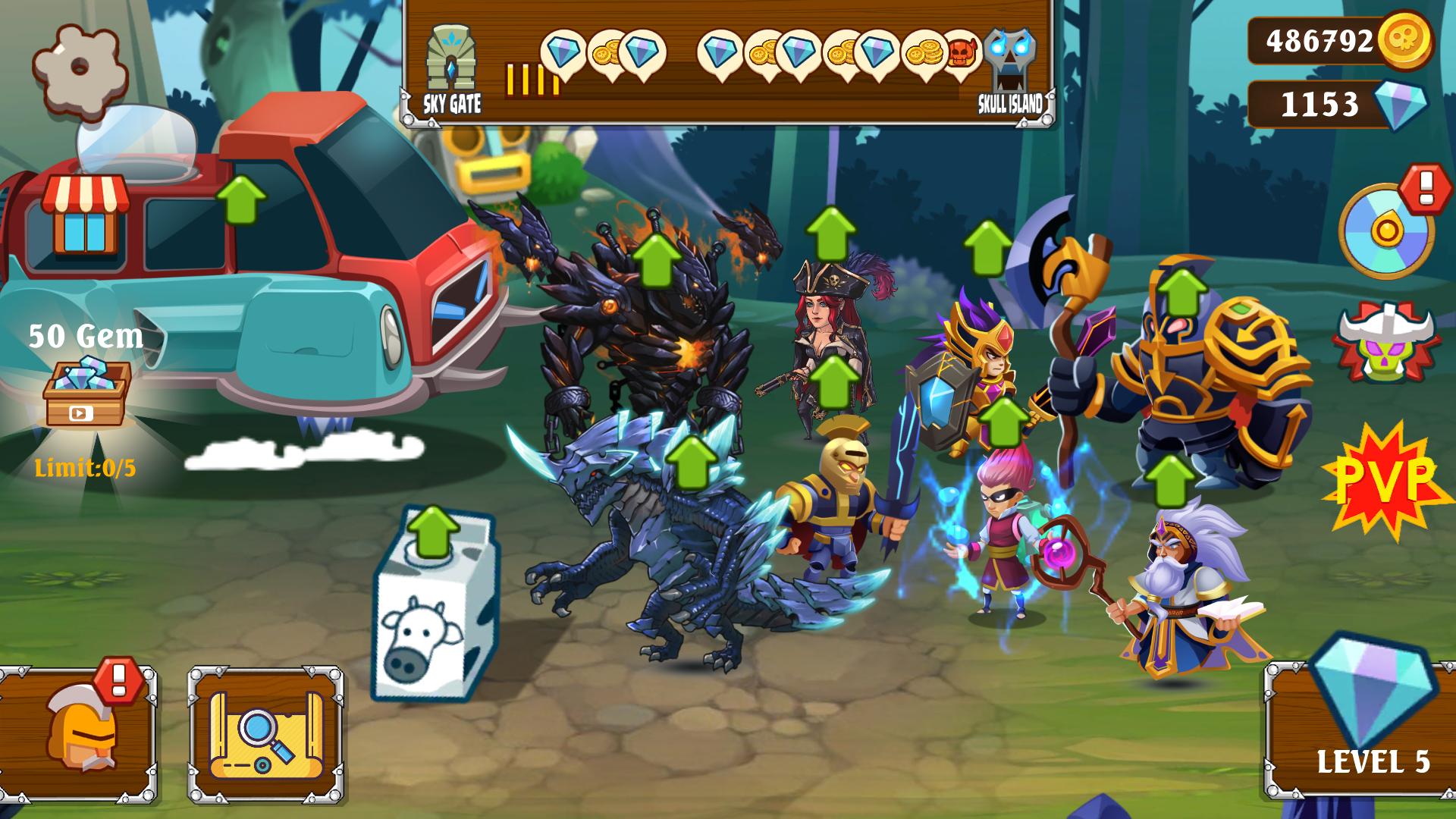Upgrade the pirate captain via green arrow
This screenshot has width=1456, height=819.
831,232
